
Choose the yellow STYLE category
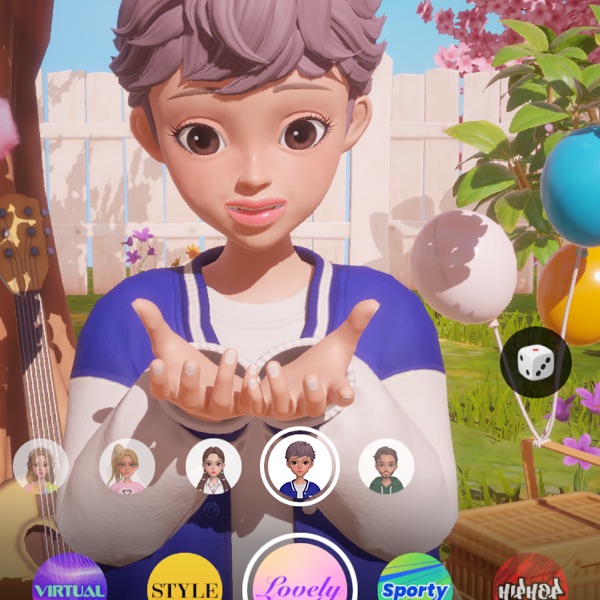184,582
